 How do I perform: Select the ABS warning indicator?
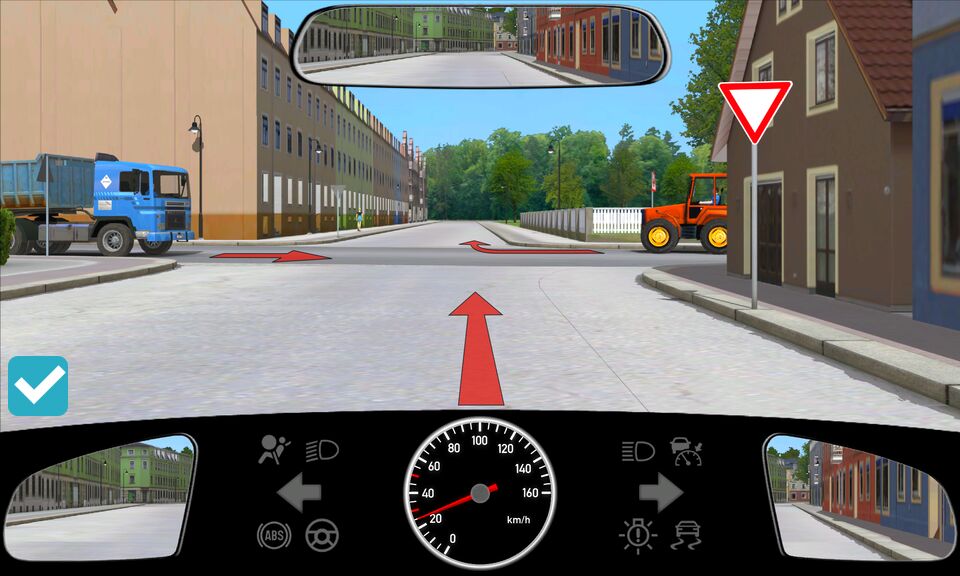(274, 534)
